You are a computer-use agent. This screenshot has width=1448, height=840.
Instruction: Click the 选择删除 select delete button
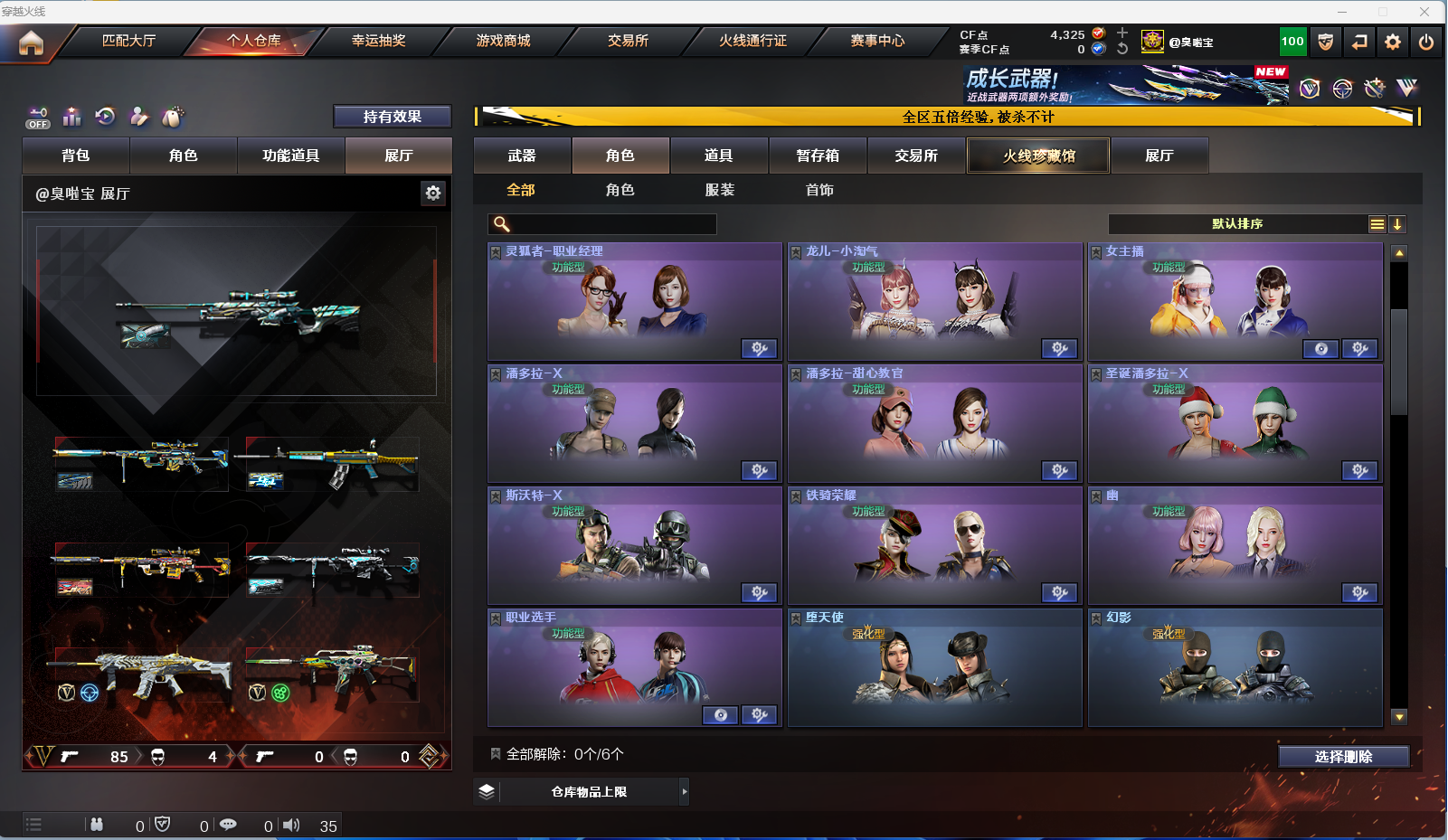(x=1343, y=757)
